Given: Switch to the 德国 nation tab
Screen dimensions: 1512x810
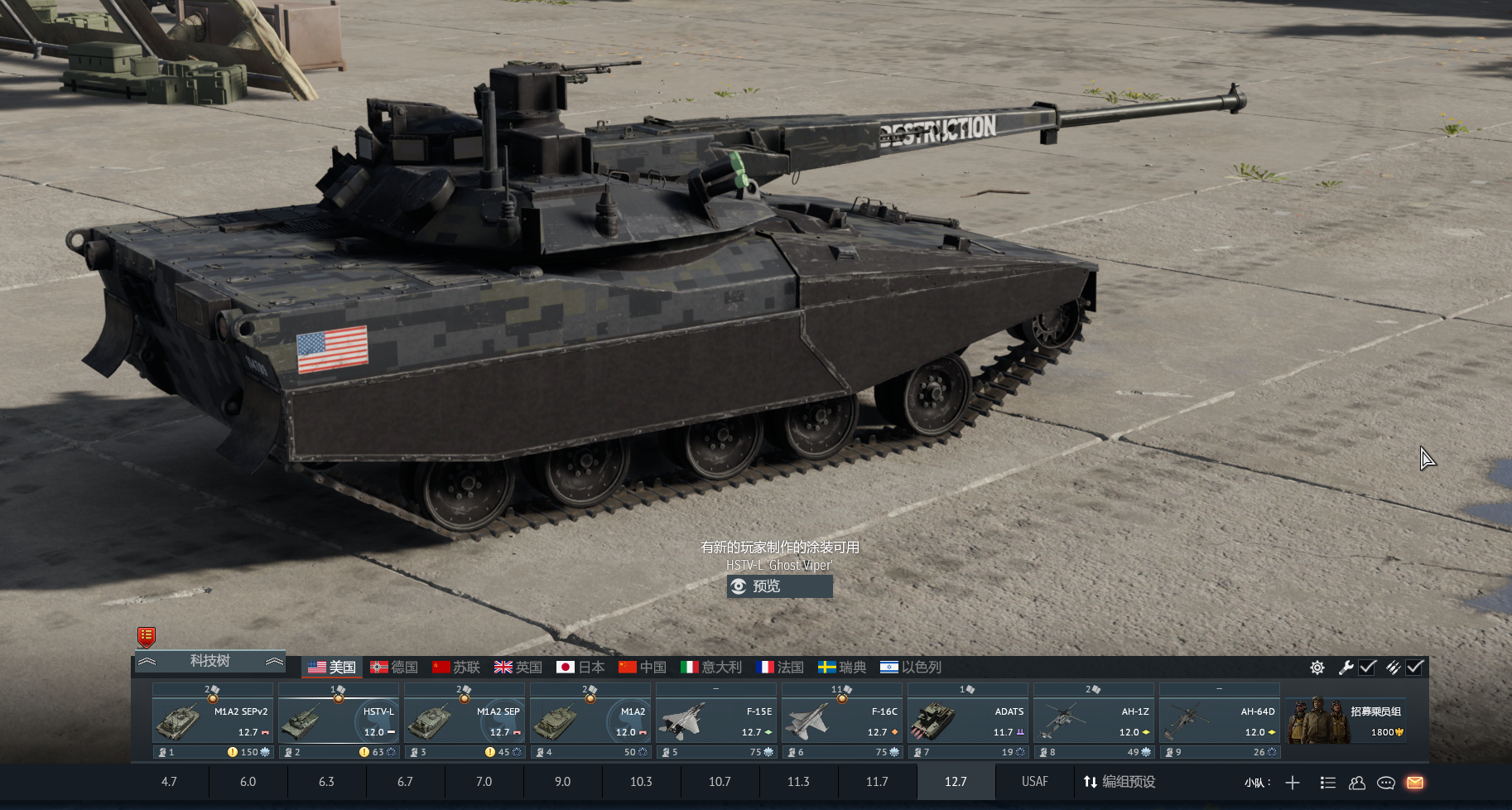Looking at the screenshot, I should coord(394,668).
